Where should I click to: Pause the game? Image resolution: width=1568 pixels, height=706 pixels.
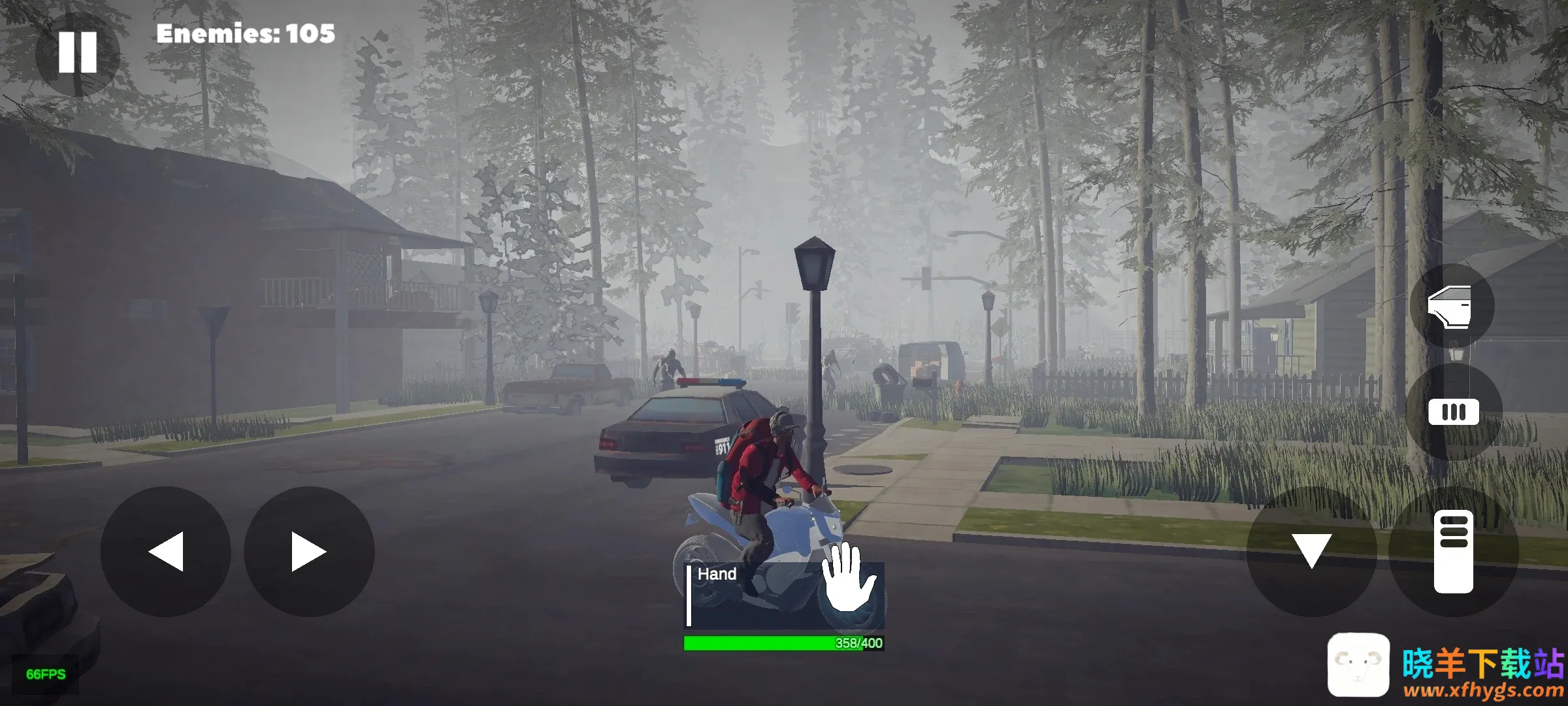[77, 52]
